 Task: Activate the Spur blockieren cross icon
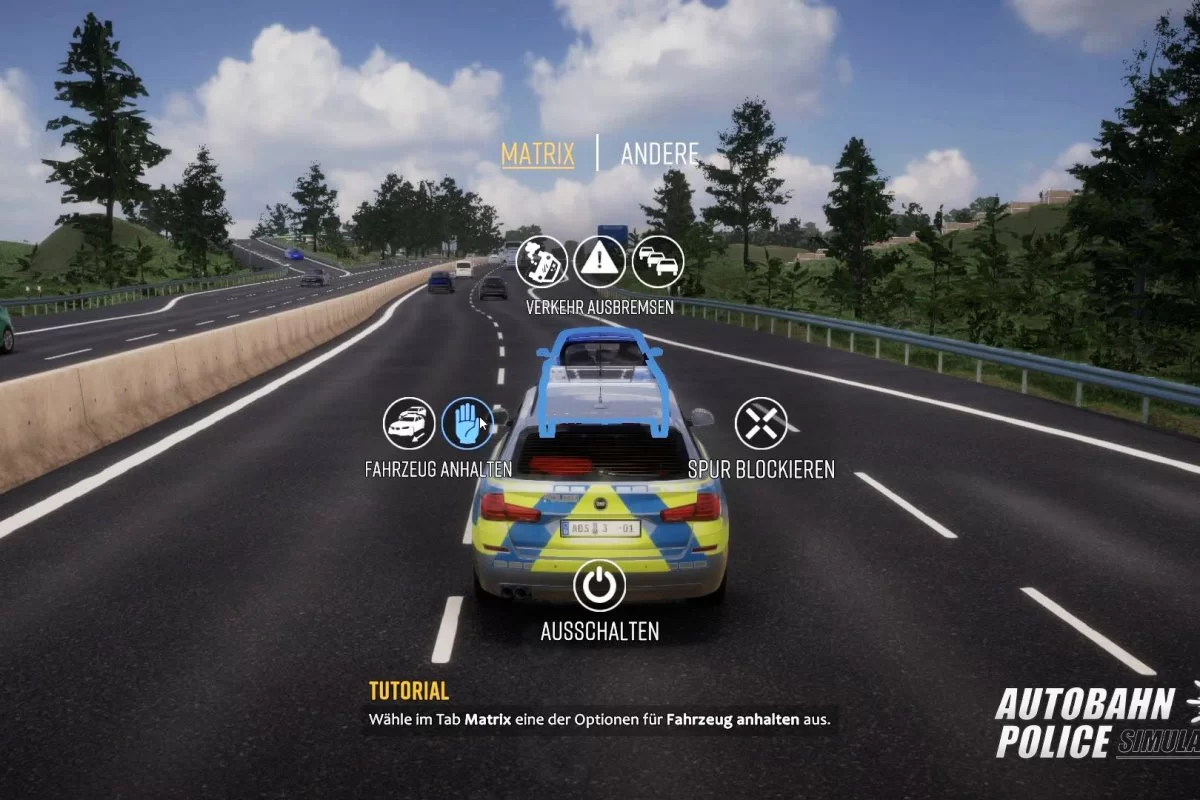coord(761,424)
